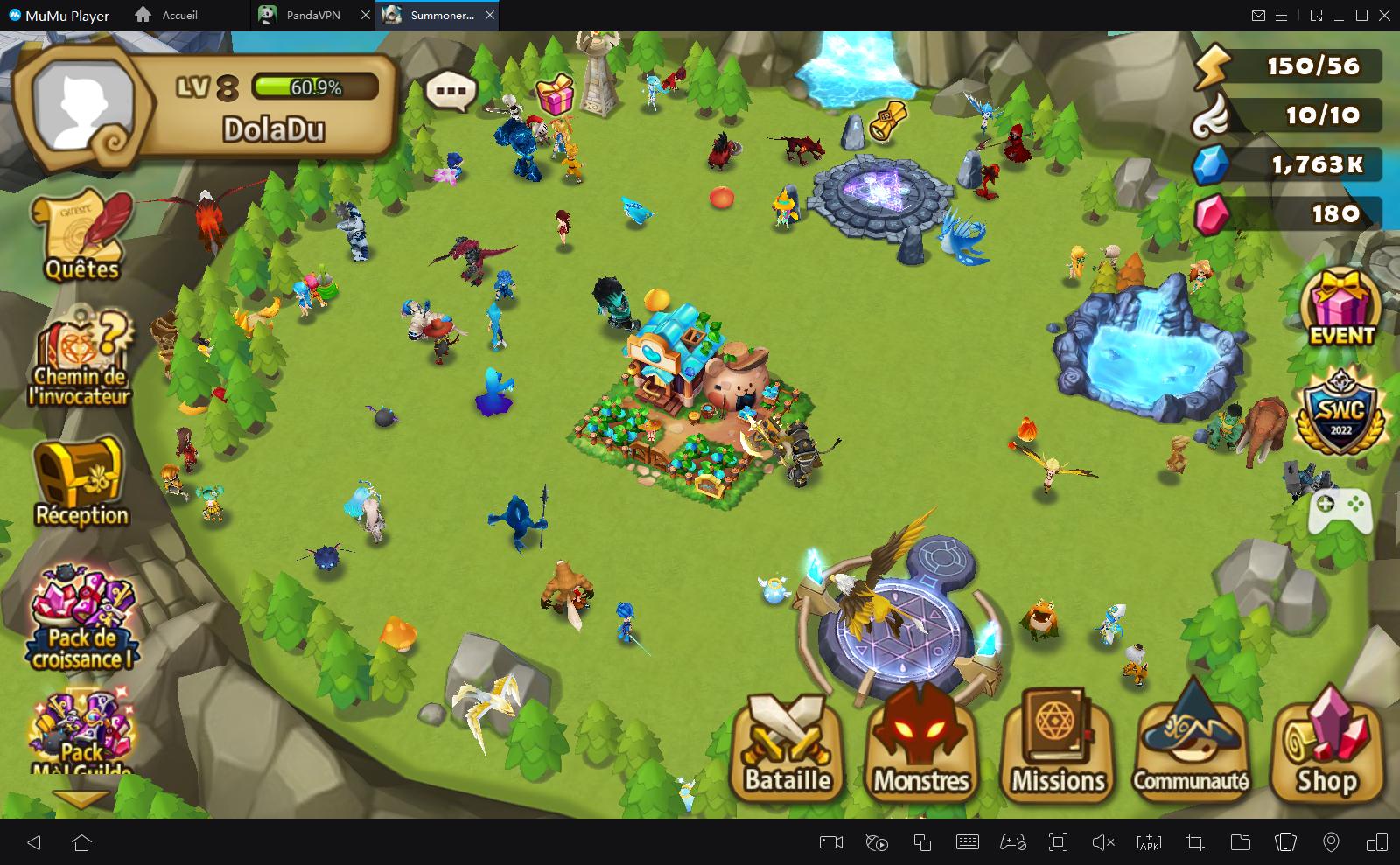Open the Missions book
The image size is (1400, 865).
click(1058, 746)
